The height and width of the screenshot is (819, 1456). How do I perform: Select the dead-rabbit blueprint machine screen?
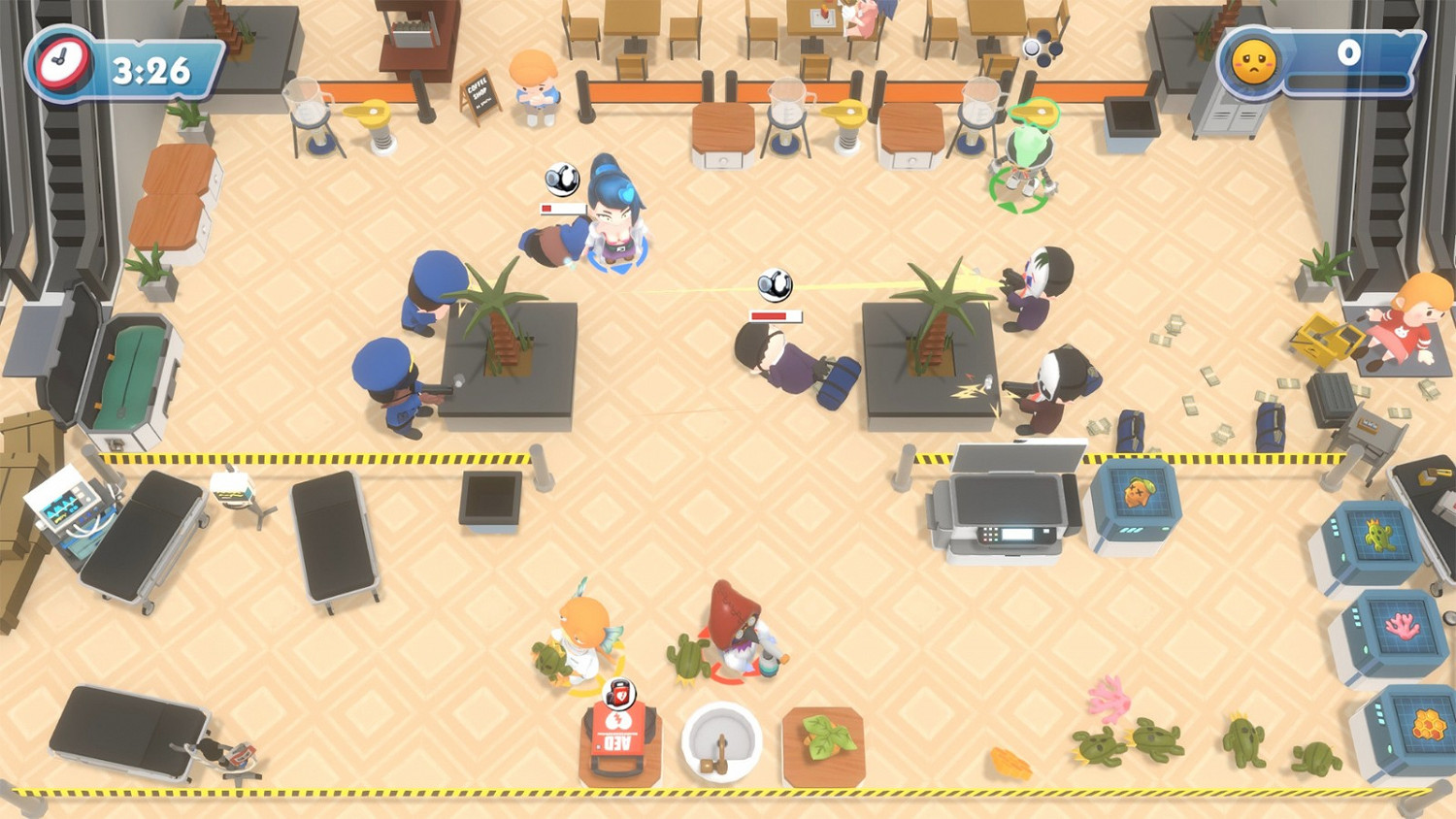click(x=1141, y=493)
